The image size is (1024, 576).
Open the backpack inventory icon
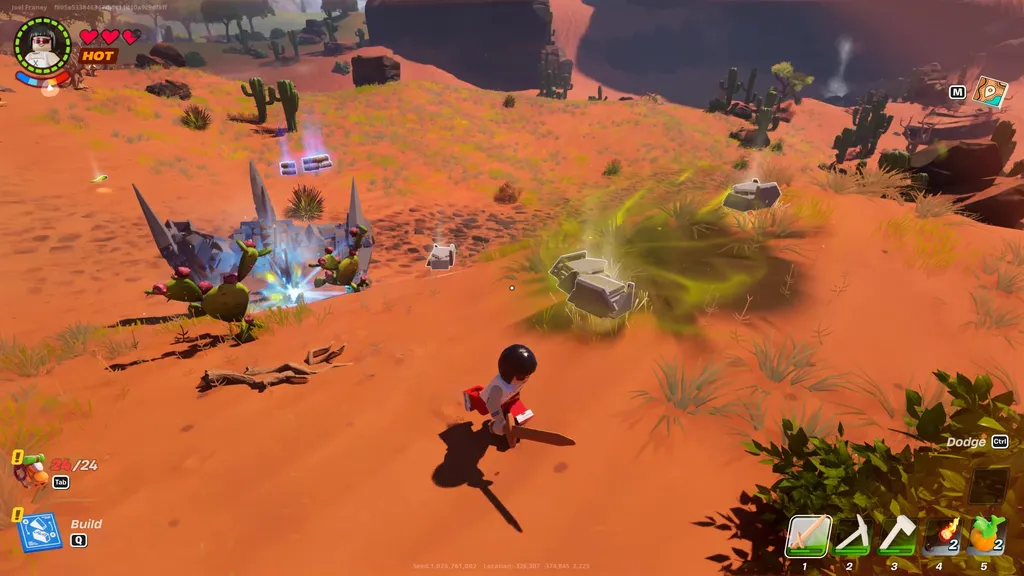pyautogui.click(x=30, y=467)
